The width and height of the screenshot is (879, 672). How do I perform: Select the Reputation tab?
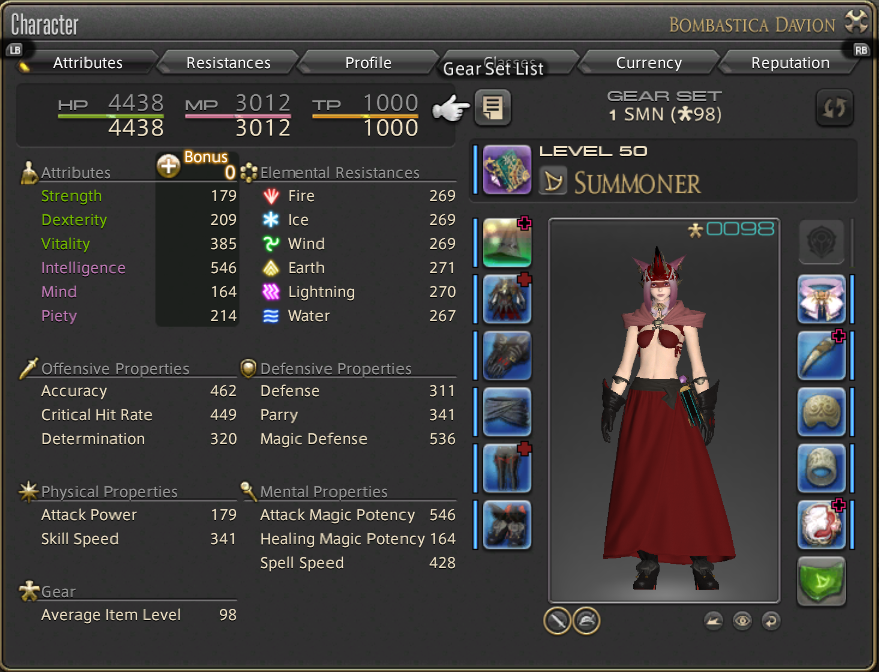click(790, 63)
